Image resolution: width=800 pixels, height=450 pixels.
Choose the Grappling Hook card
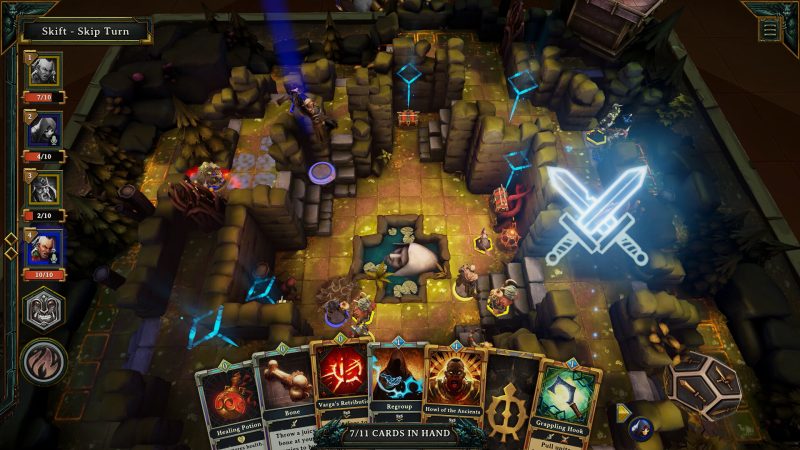coord(570,400)
